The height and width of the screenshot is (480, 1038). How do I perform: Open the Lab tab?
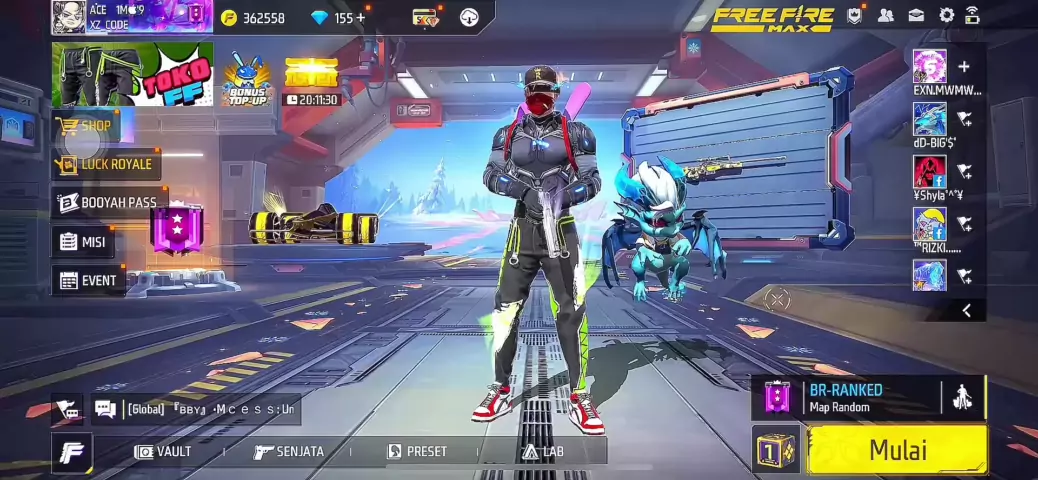point(543,452)
